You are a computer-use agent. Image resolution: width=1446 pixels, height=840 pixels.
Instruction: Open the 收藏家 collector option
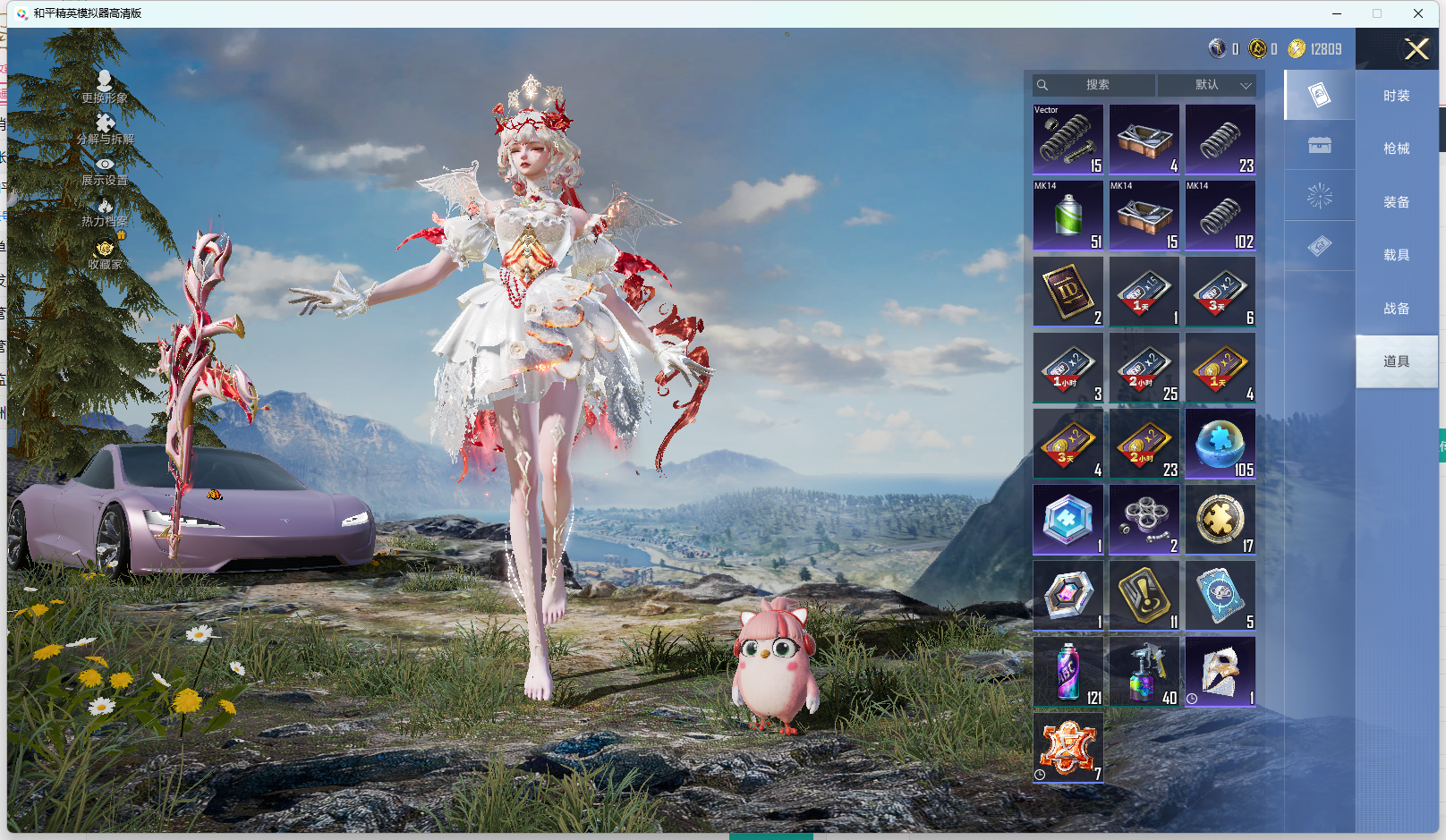[x=105, y=255]
